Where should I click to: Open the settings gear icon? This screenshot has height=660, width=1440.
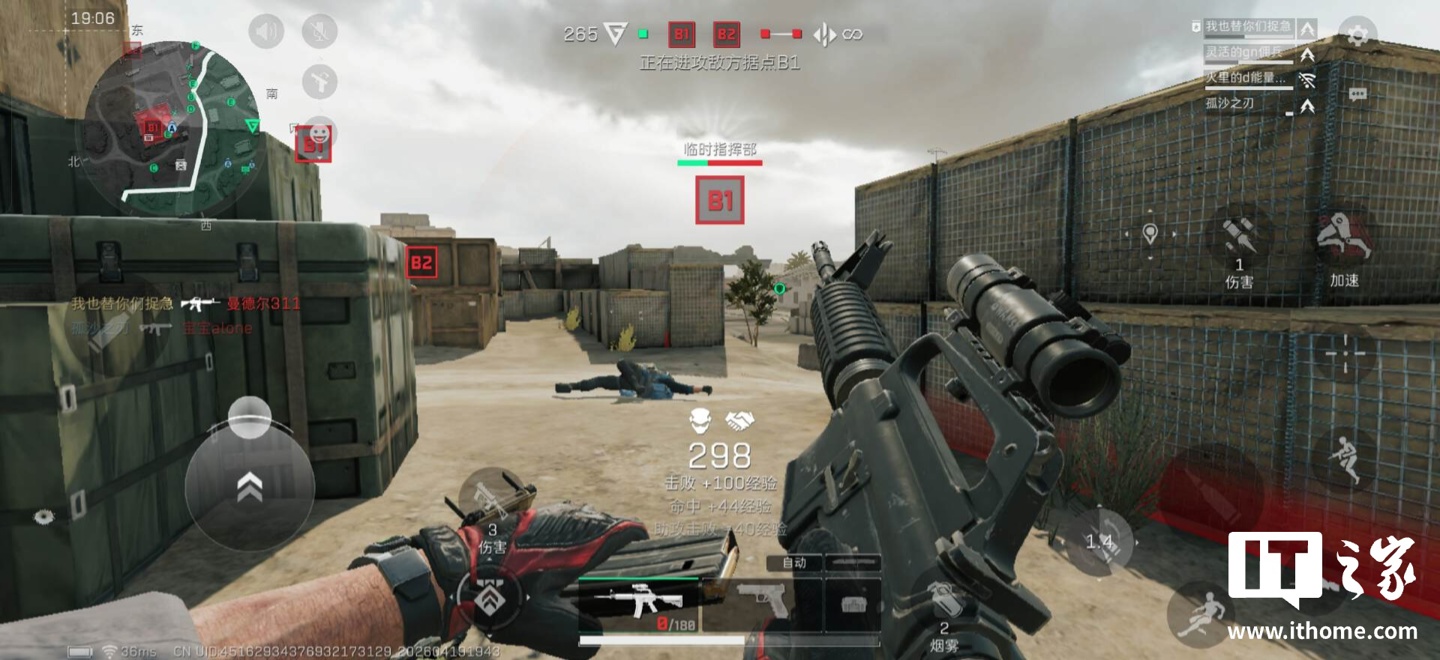[x=1357, y=34]
